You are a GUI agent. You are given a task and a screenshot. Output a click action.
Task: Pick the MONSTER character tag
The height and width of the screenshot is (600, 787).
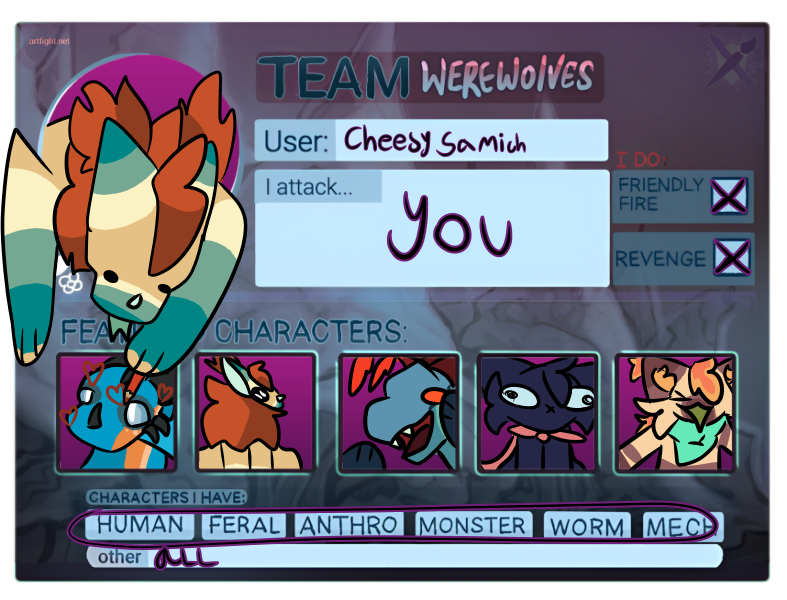[x=471, y=525]
